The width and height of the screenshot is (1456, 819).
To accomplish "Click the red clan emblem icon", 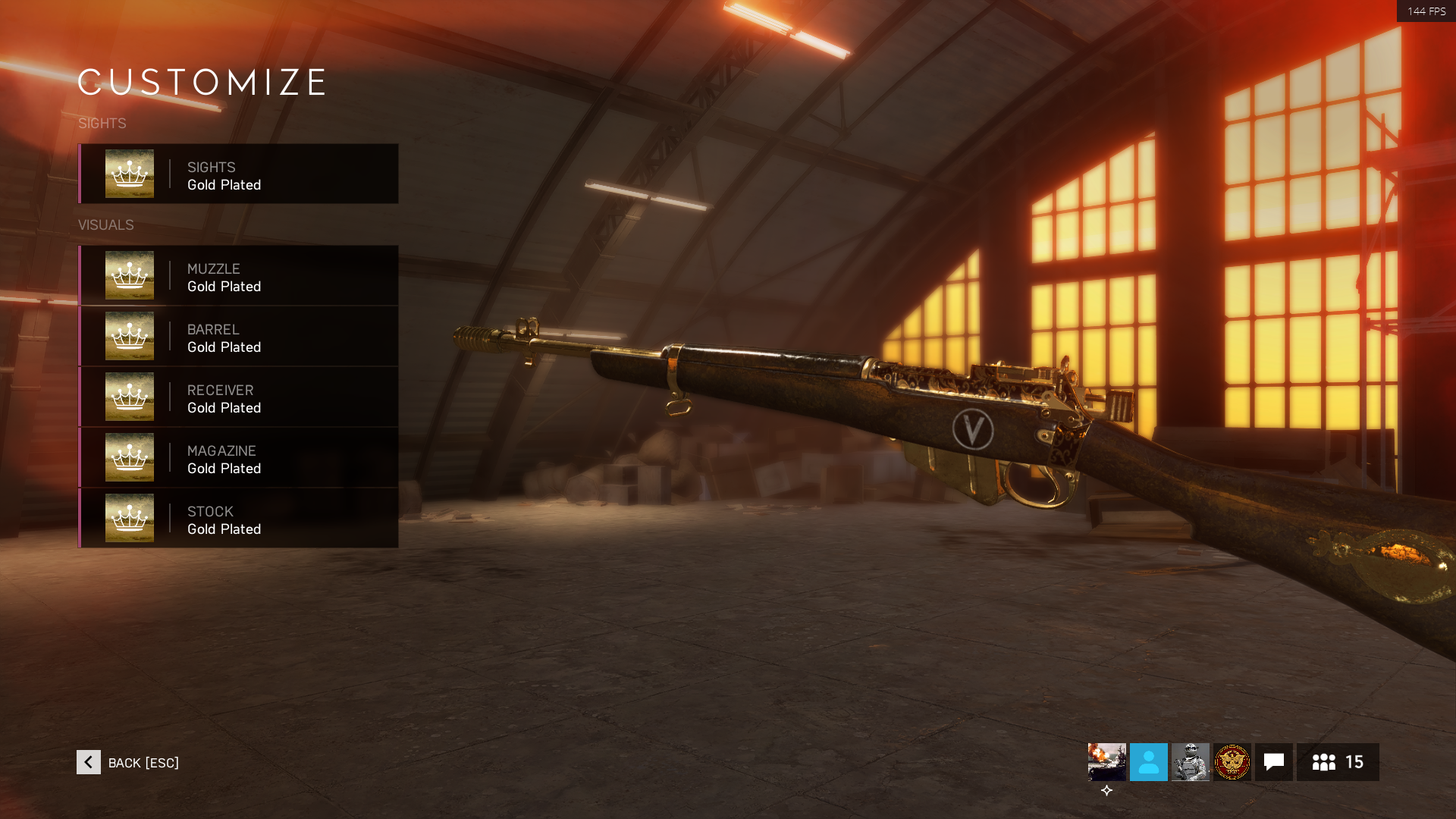I will pos(1232,762).
